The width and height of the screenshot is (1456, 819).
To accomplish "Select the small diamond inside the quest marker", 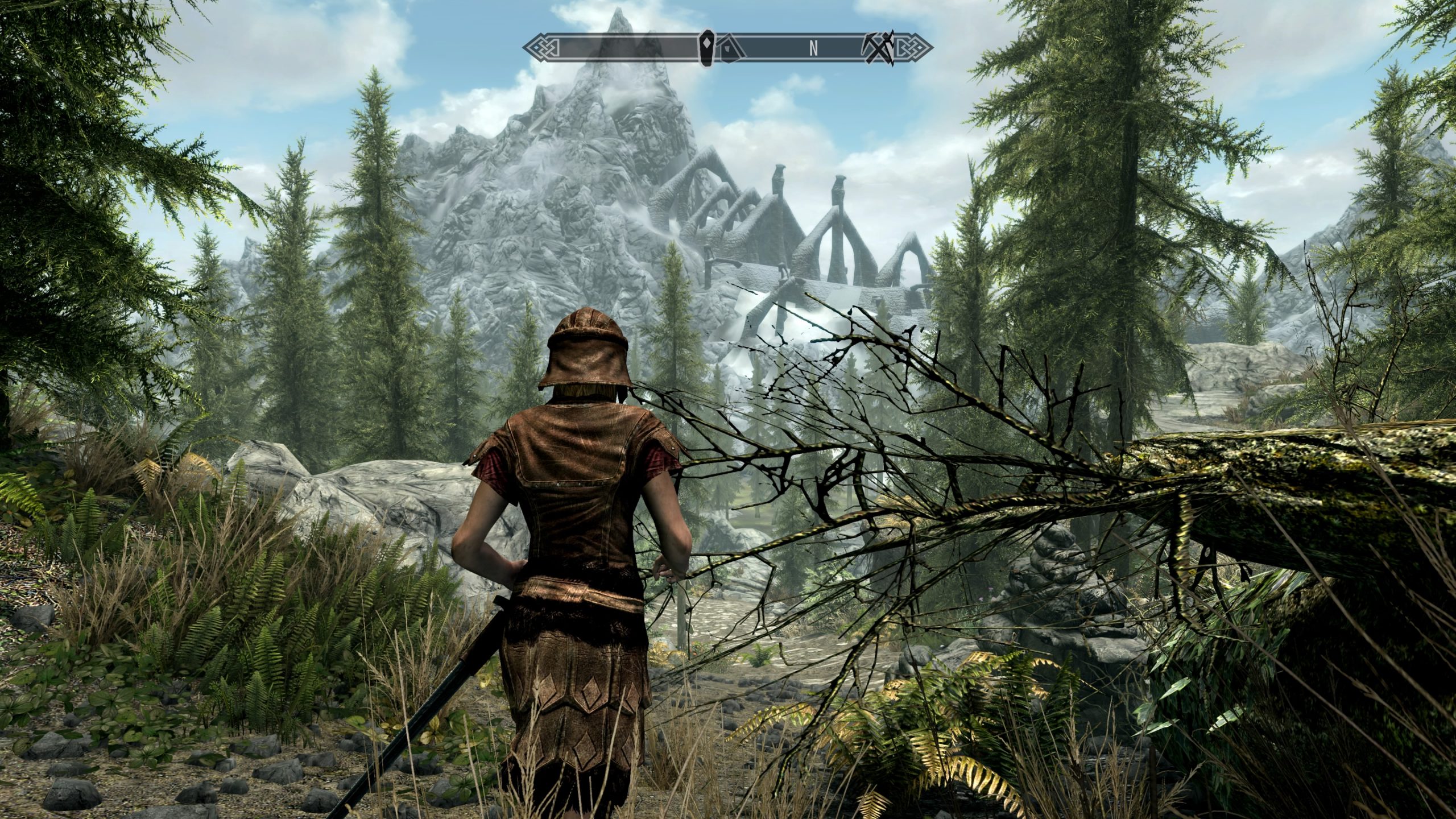I will (708, 44).
